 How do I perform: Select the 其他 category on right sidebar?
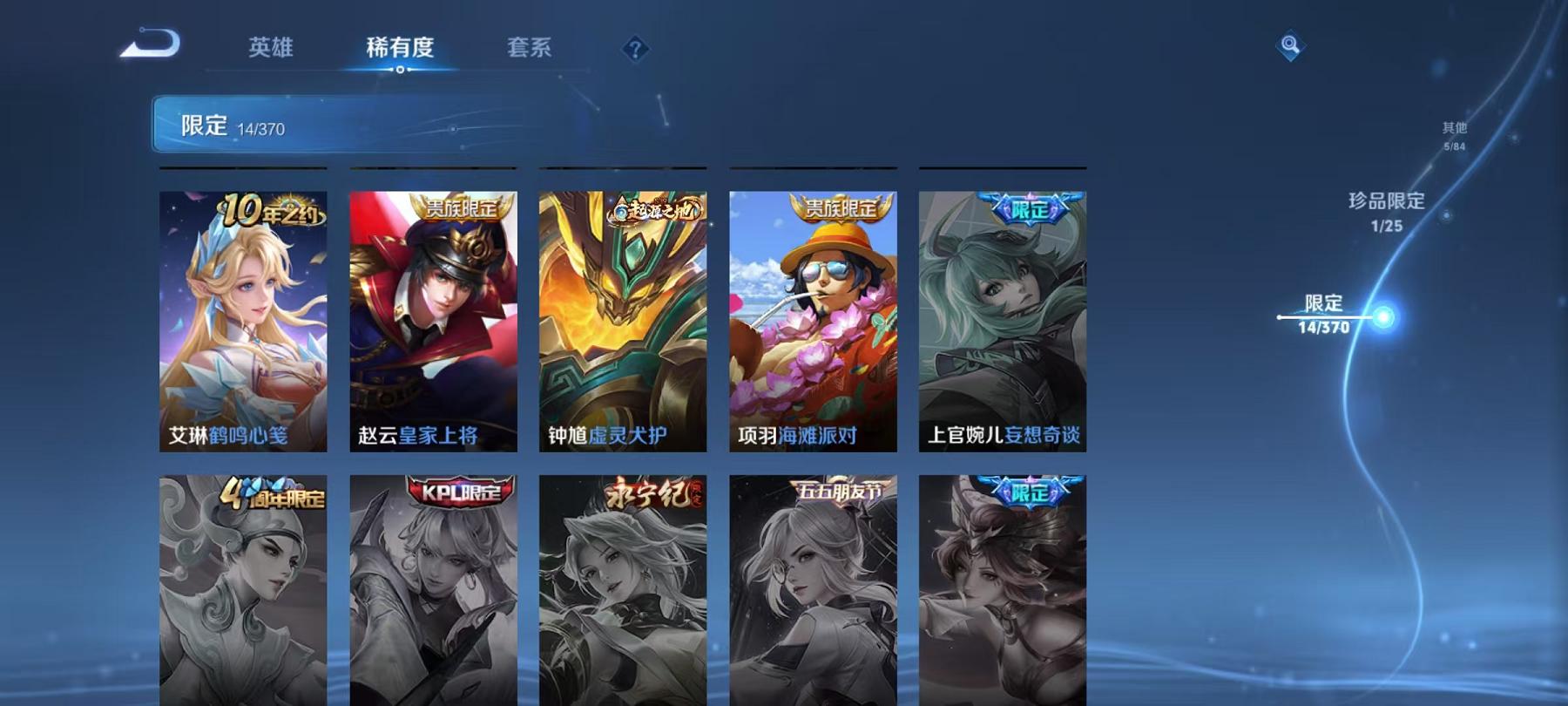[x=1453, y=129]
